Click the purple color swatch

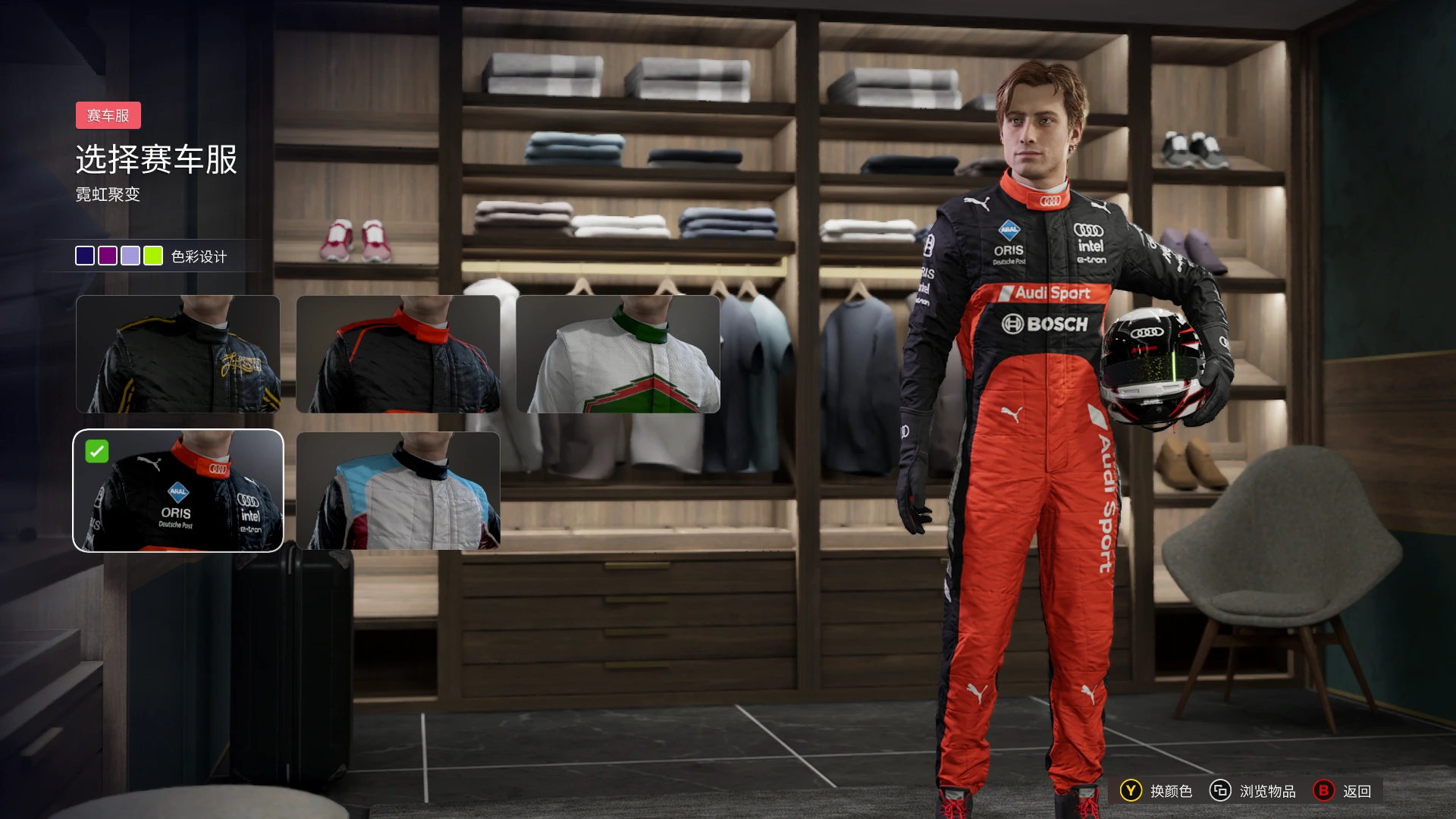coord(108,256)
